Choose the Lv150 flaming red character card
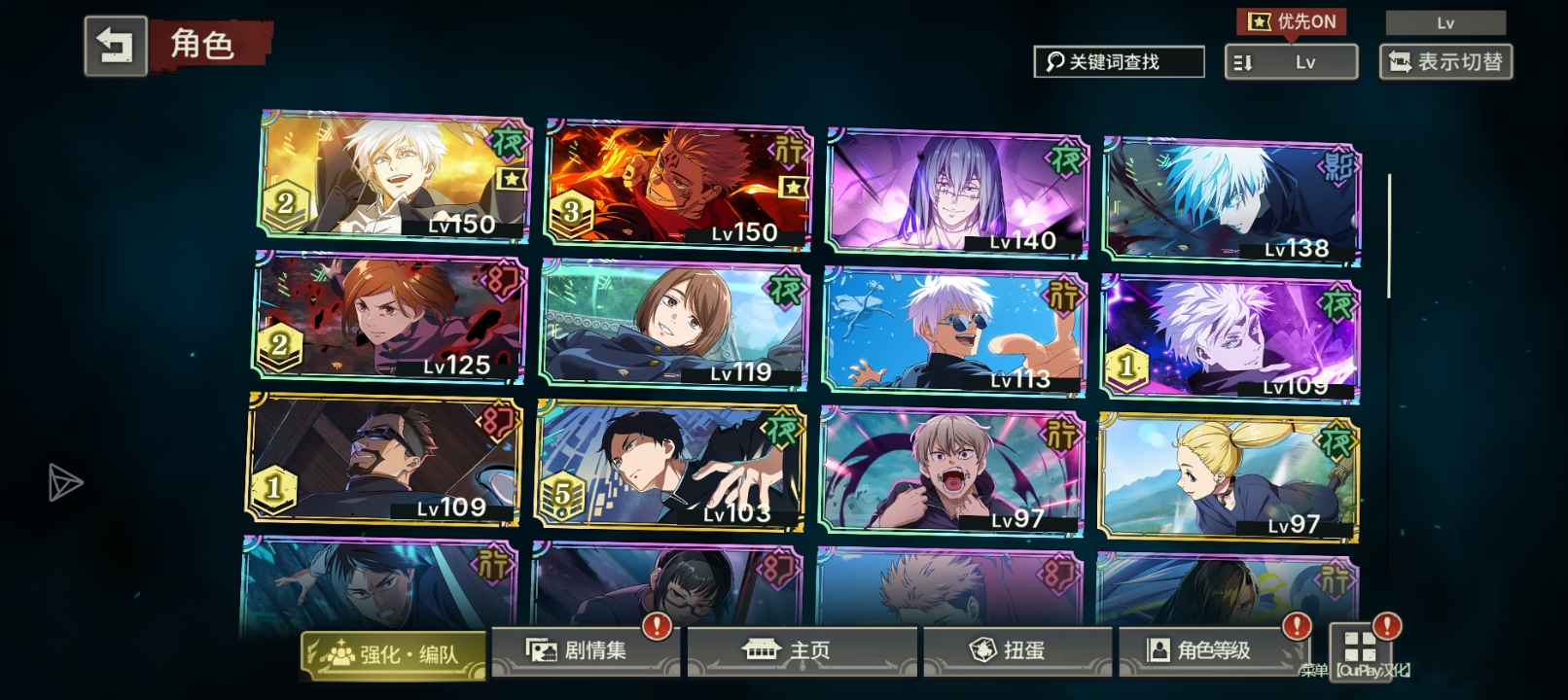 click(678, 184)
